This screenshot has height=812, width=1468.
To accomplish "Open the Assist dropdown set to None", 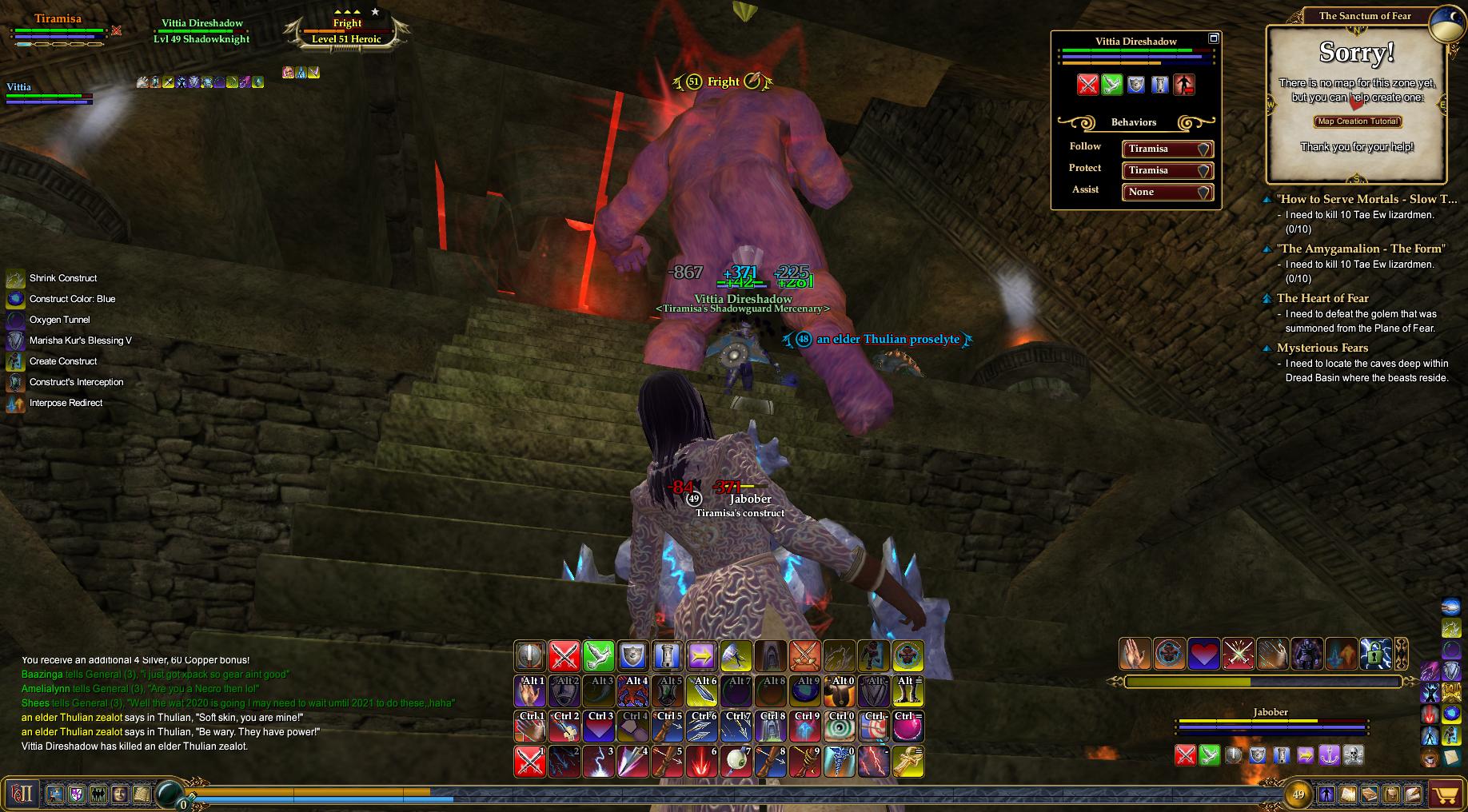I will coord(1167,192).
